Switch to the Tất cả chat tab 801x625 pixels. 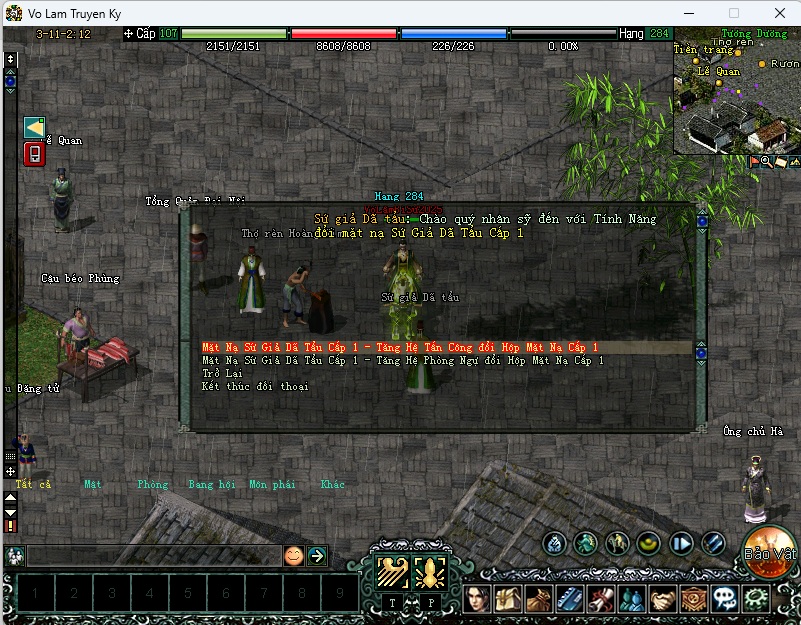pos(33,484)
